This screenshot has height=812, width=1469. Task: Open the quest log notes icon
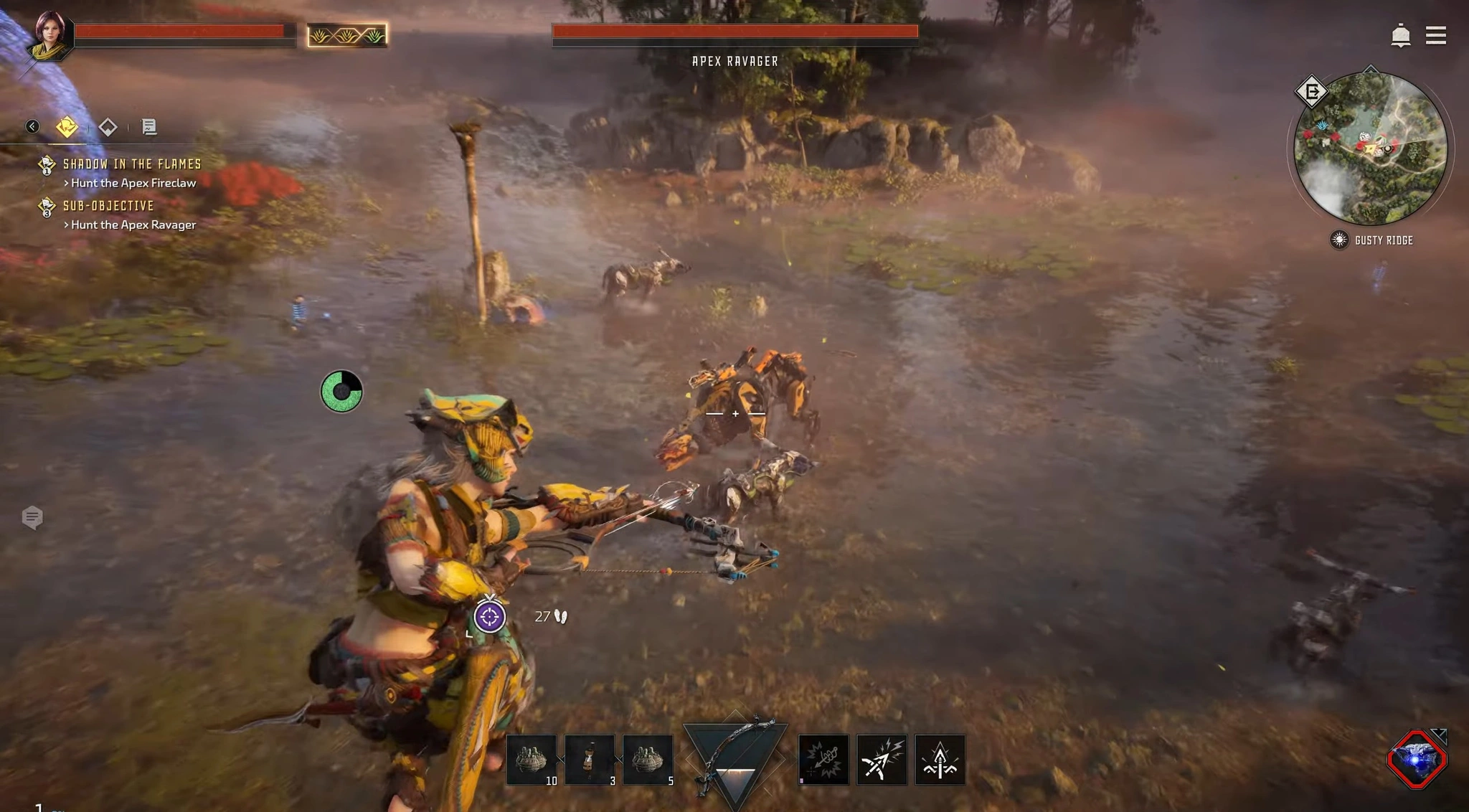150,127
